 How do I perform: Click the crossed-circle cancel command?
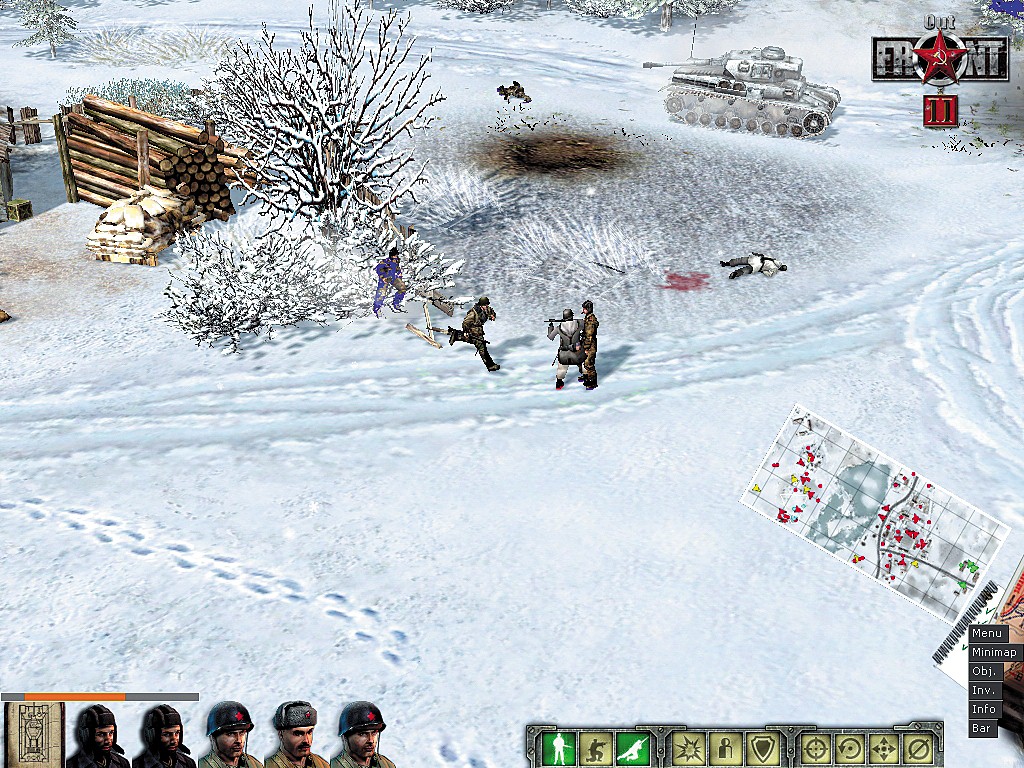pos(918,747)
